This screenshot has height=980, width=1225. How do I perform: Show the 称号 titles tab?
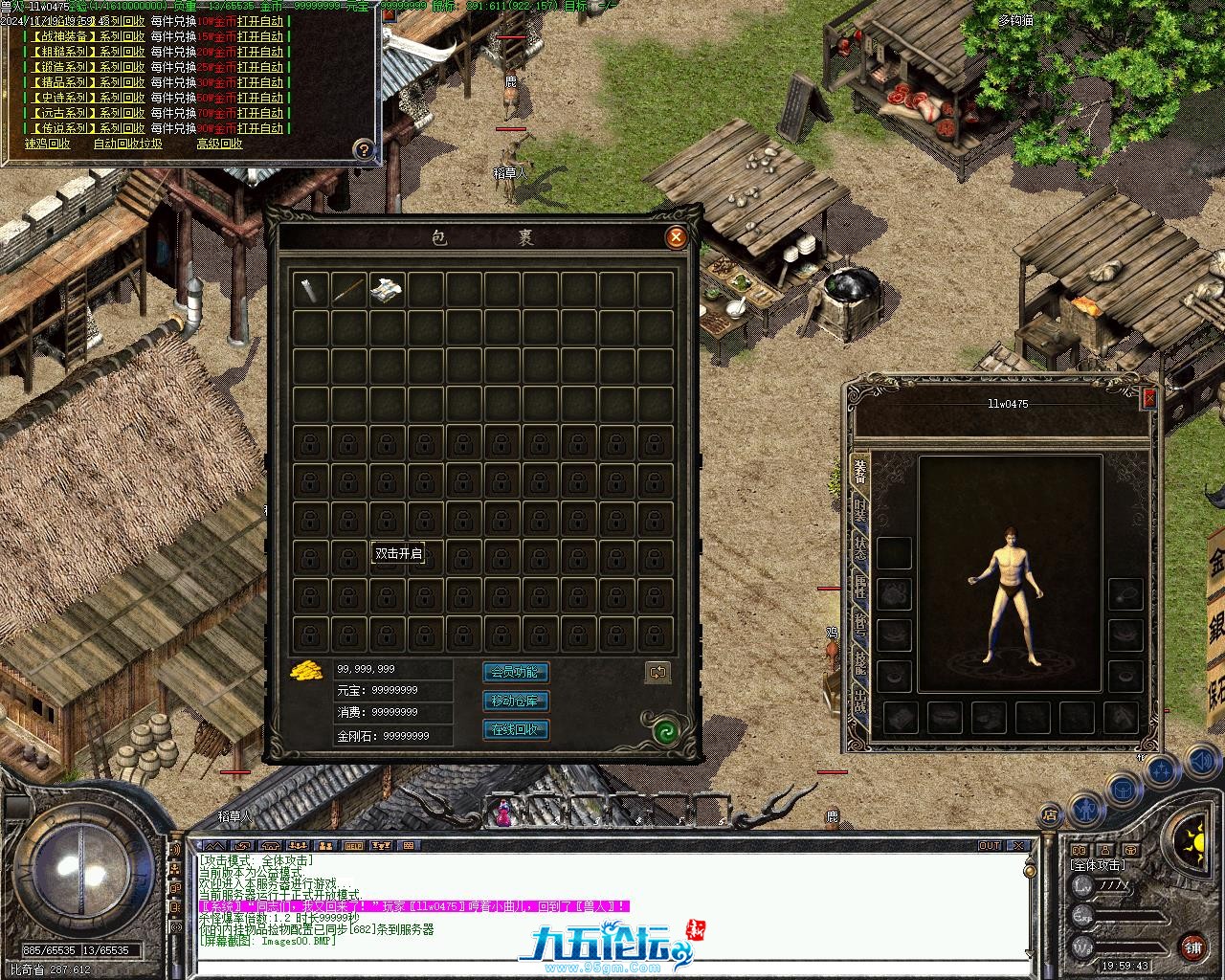(860, 625)
